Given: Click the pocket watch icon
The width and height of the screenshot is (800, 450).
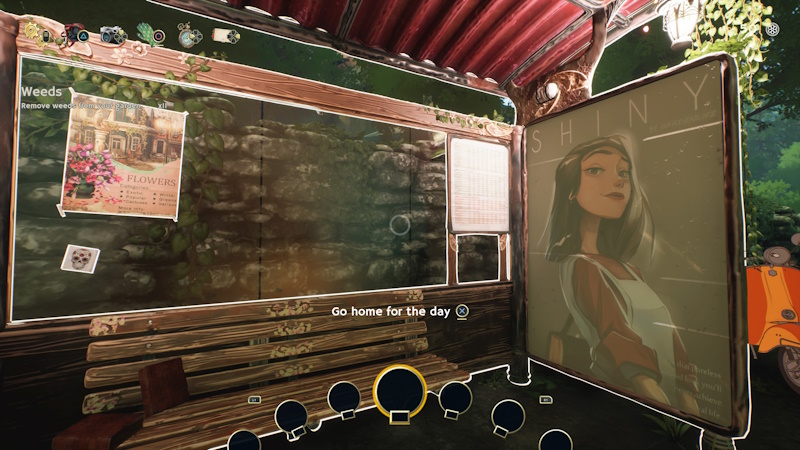Looking at the screenshot, I should [x=187, y=36].
